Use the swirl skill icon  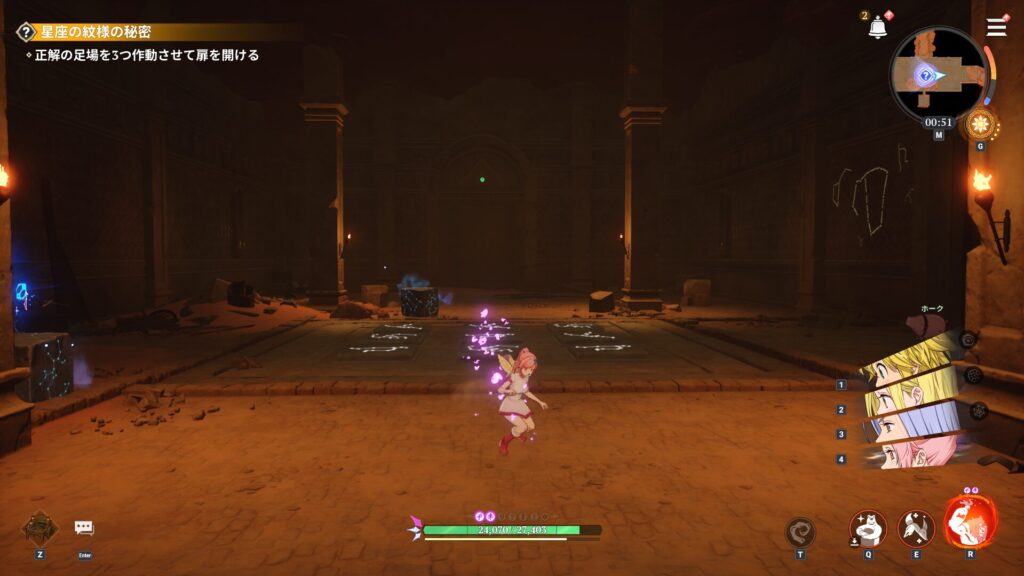pyautogui.click(x=800, y=531)
